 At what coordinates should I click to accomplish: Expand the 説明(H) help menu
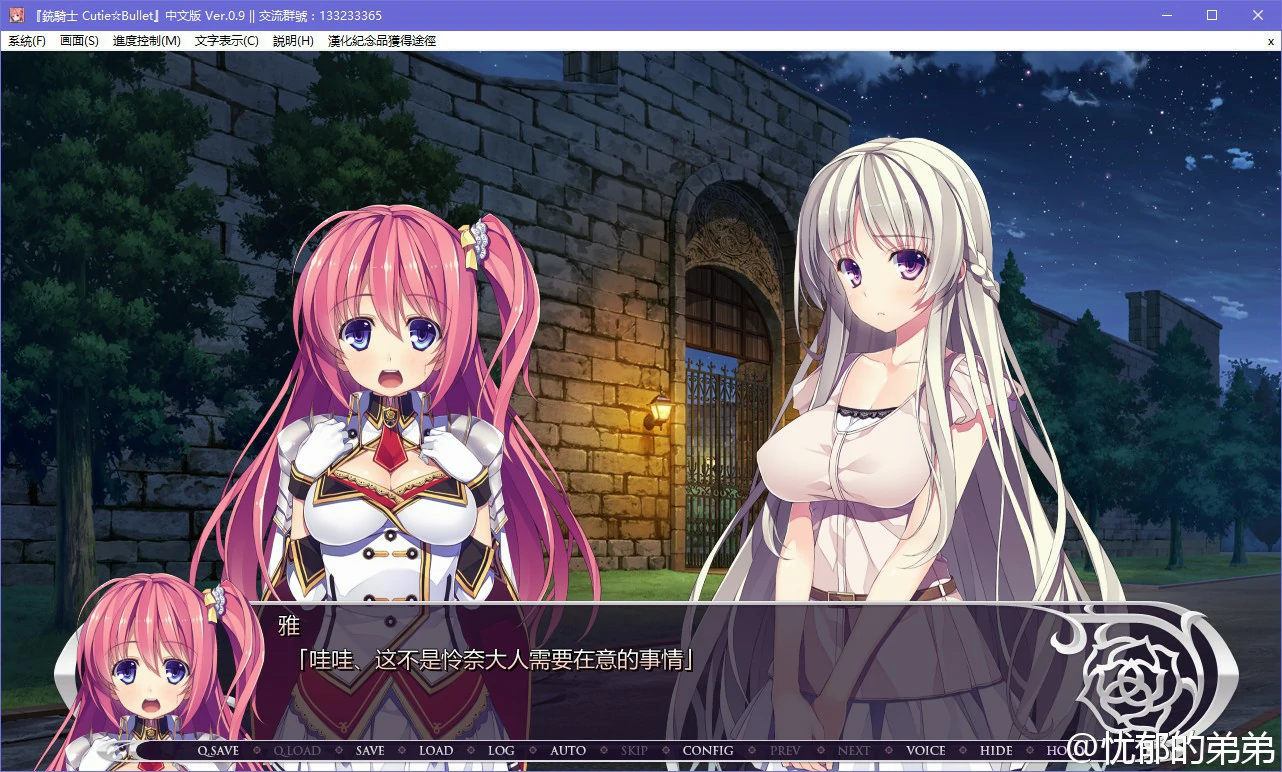291,41
